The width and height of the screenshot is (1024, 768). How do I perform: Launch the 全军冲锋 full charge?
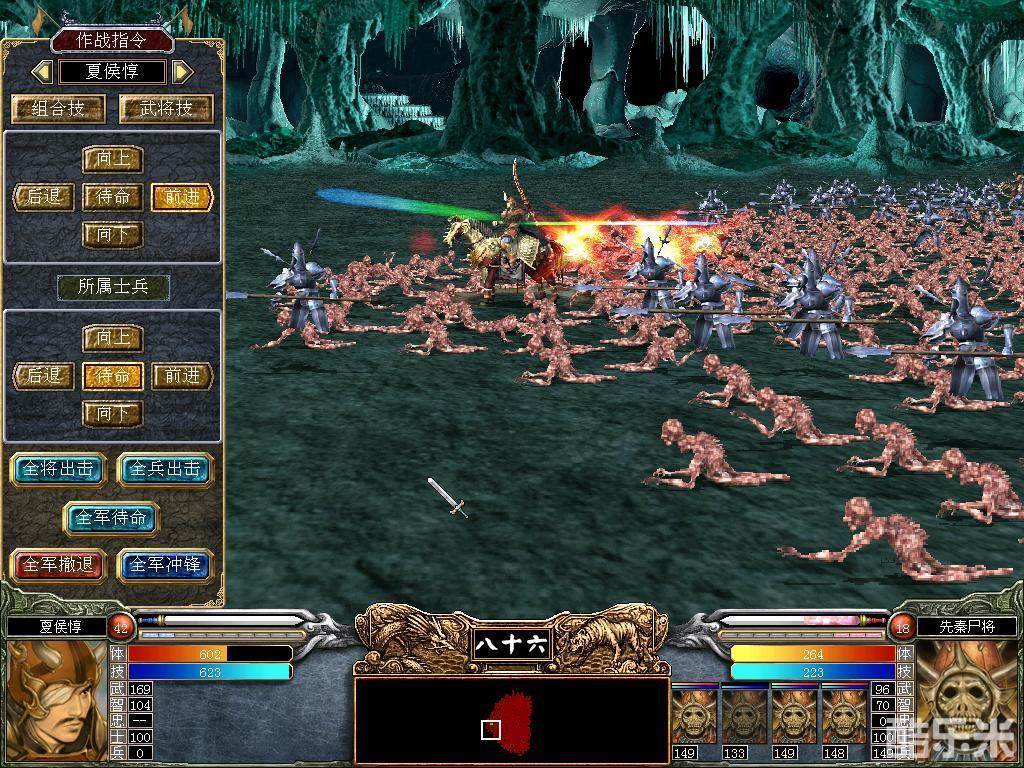click(x=165, y=565)
